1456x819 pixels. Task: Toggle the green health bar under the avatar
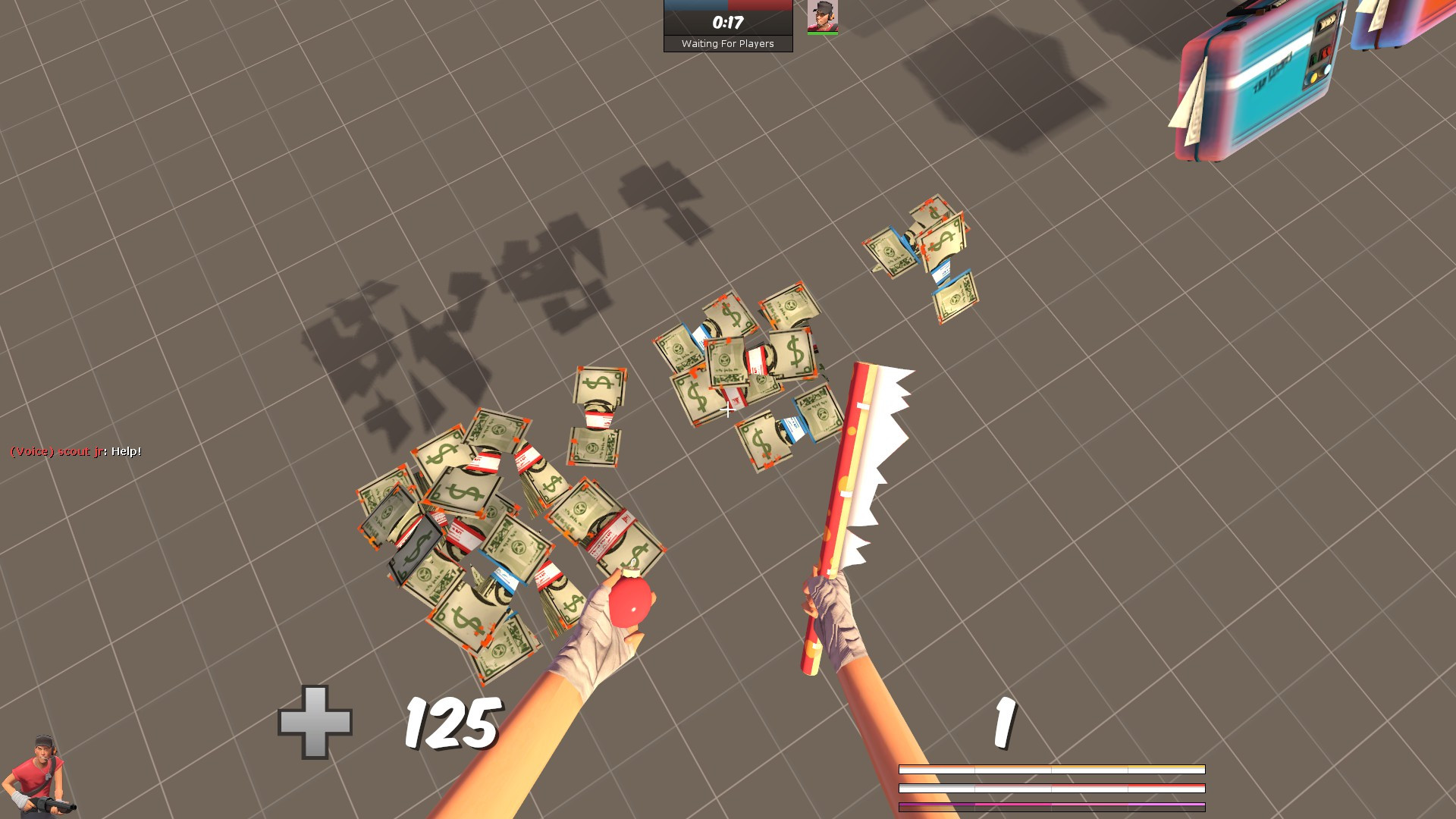[x=822, y=33]
